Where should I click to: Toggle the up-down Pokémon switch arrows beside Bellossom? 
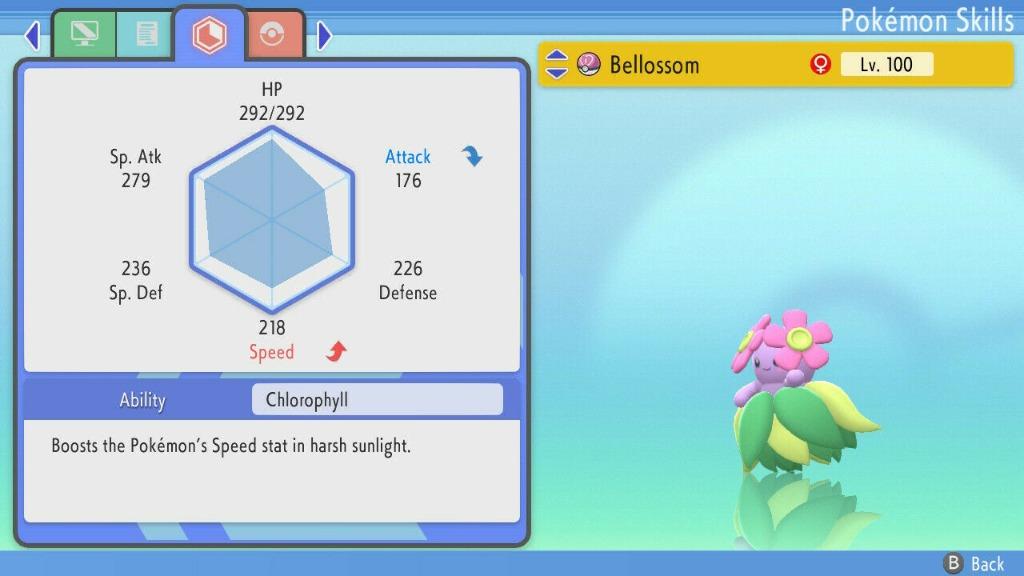point(557,65)
